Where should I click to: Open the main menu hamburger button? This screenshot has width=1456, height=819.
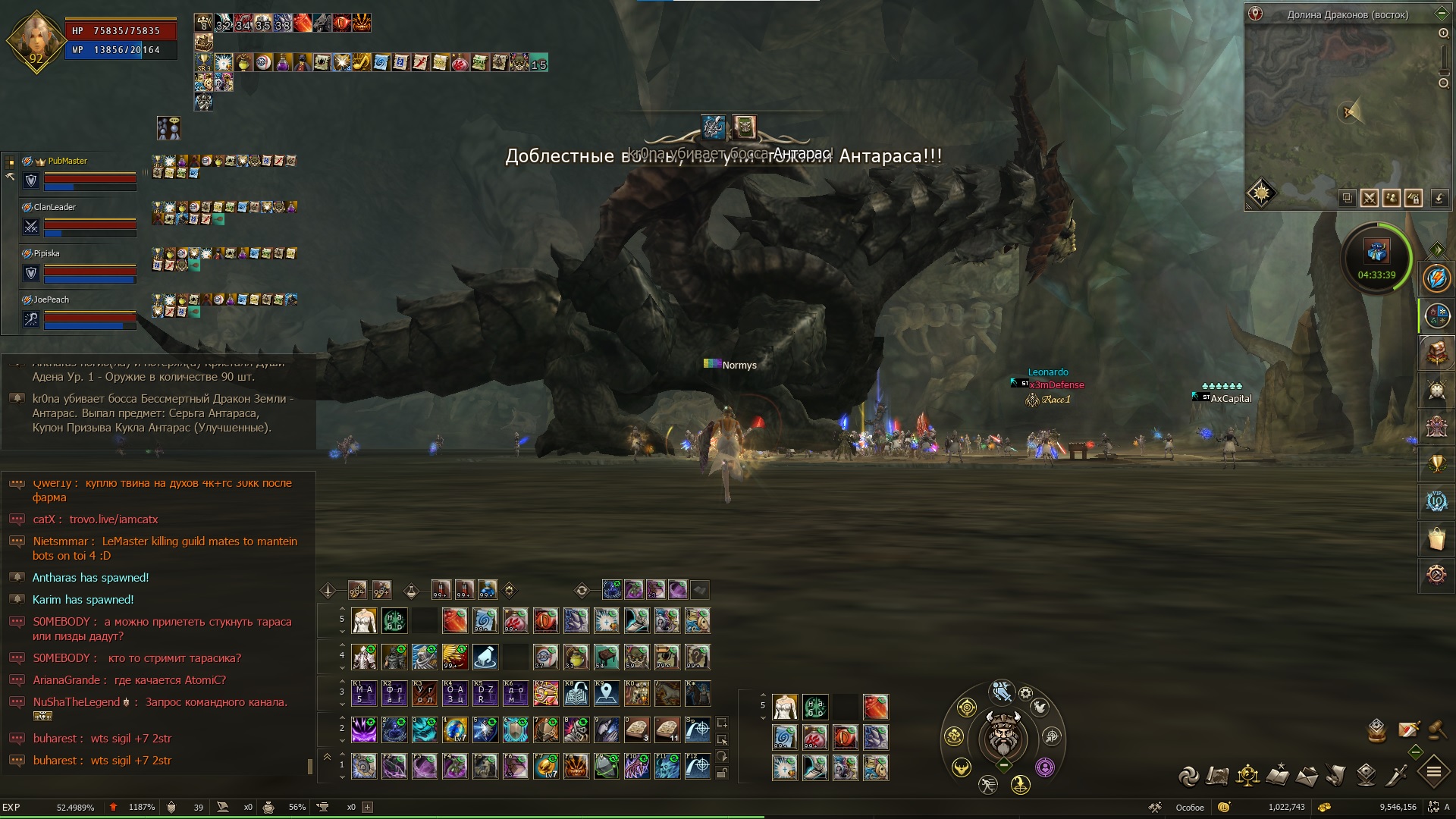click(x=1433, y=773)
